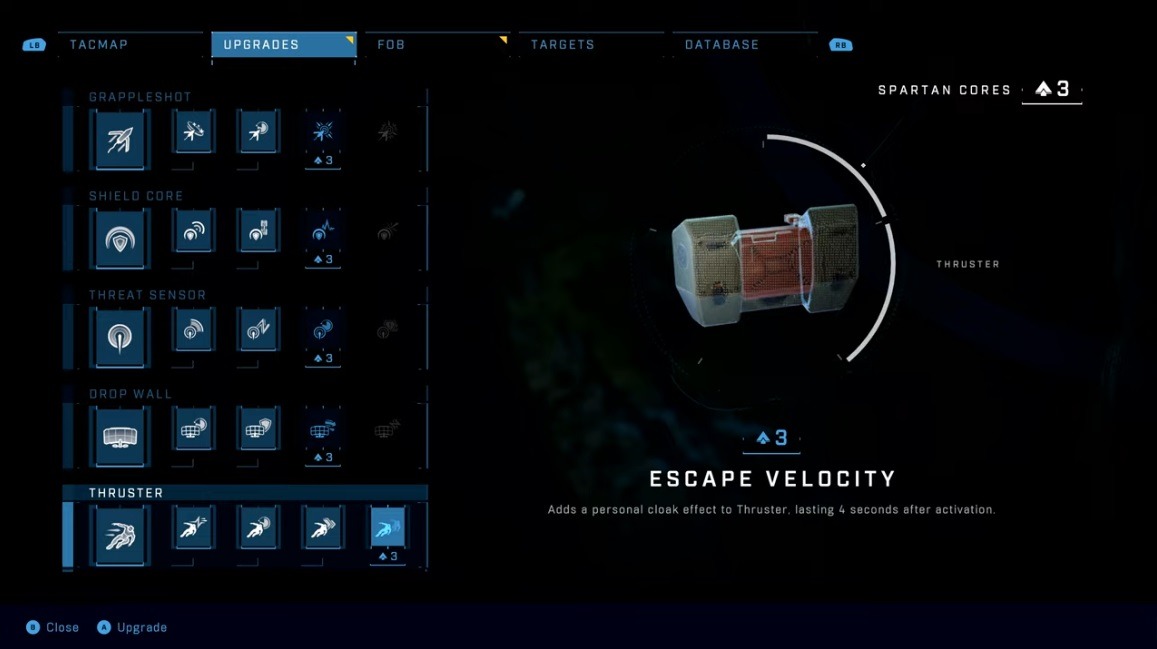
Task: Select the TARGETS tab
Action: (562, 45)
